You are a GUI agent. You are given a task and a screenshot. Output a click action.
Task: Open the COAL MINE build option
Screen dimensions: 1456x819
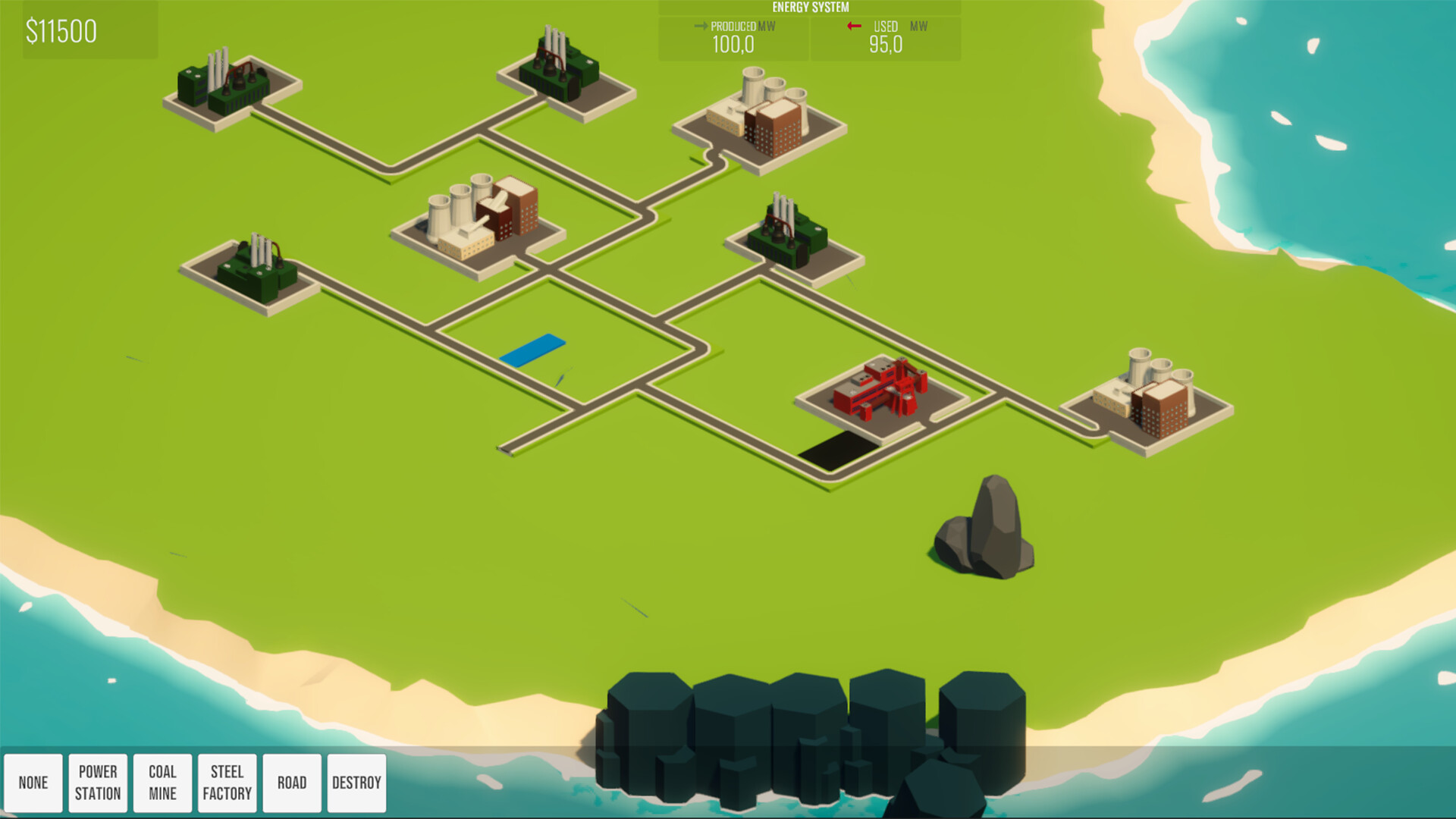point(162,782)
